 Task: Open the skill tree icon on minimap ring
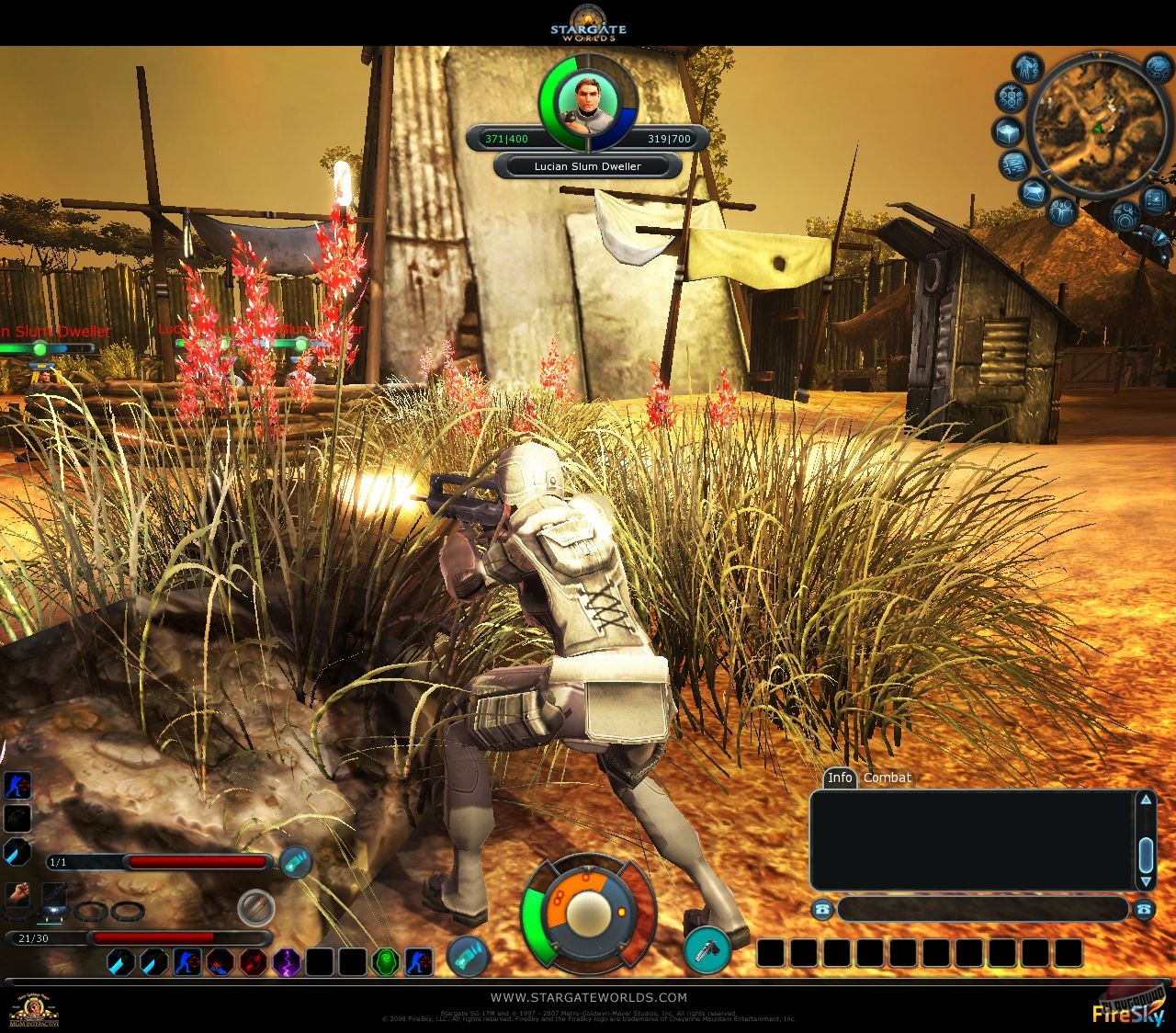click(x=1011, y=96)
